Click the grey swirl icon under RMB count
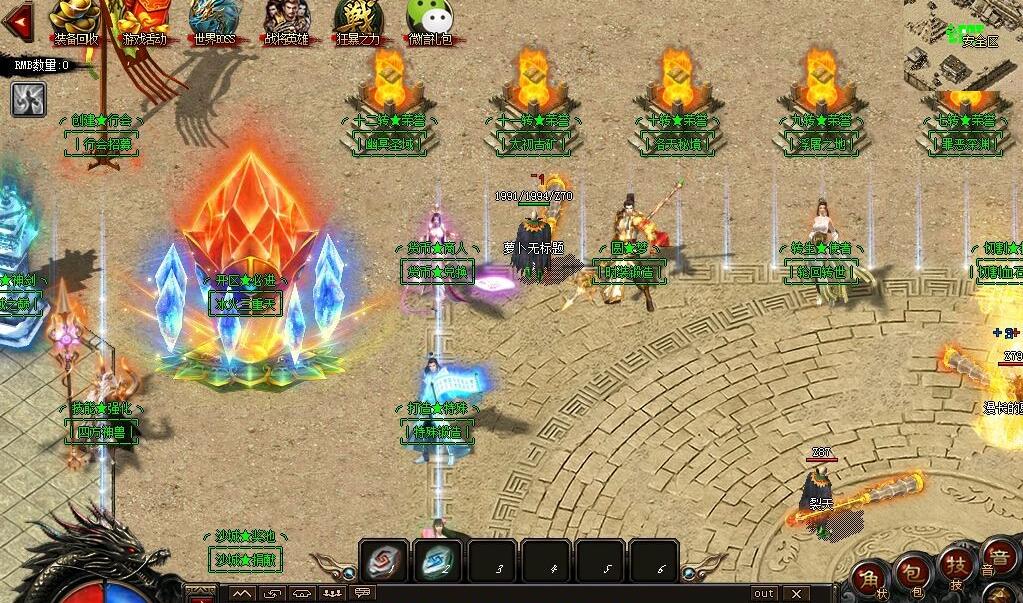1023x603 pixels. click(x=29, y=97)
